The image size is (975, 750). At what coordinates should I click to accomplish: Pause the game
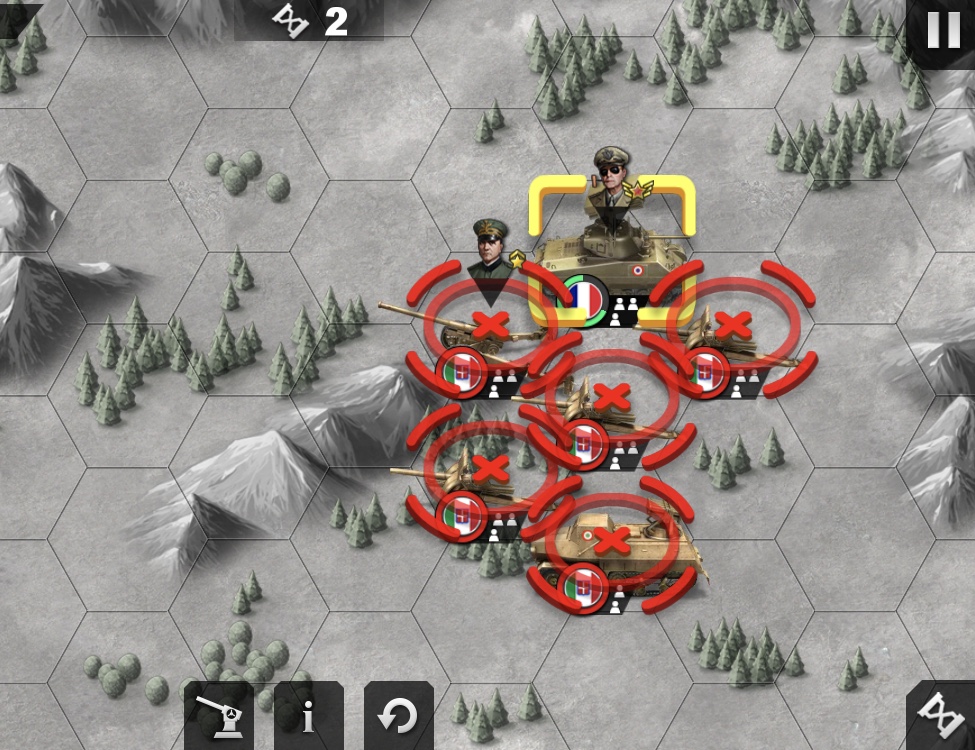click(x=943, y=31)
